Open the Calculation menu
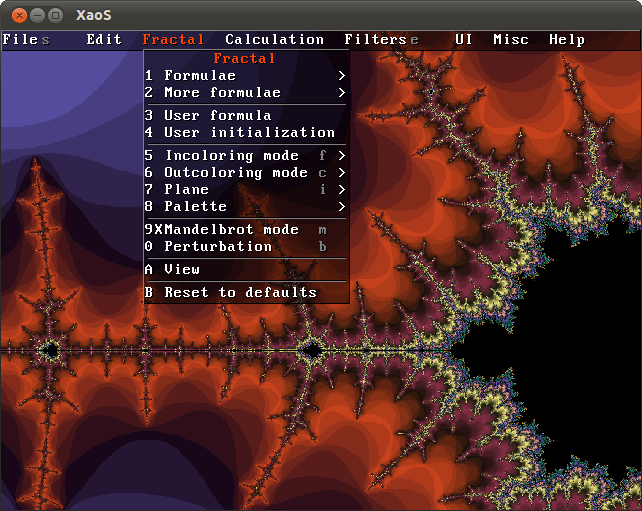 (x=274, y=40)
